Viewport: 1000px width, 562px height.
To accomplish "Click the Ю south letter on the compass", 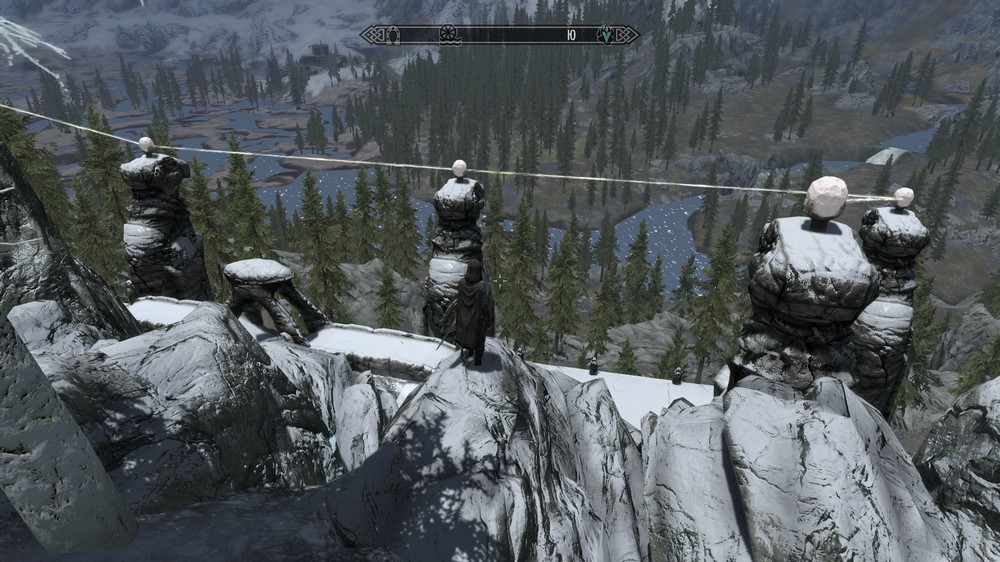I will click(570, 35).
